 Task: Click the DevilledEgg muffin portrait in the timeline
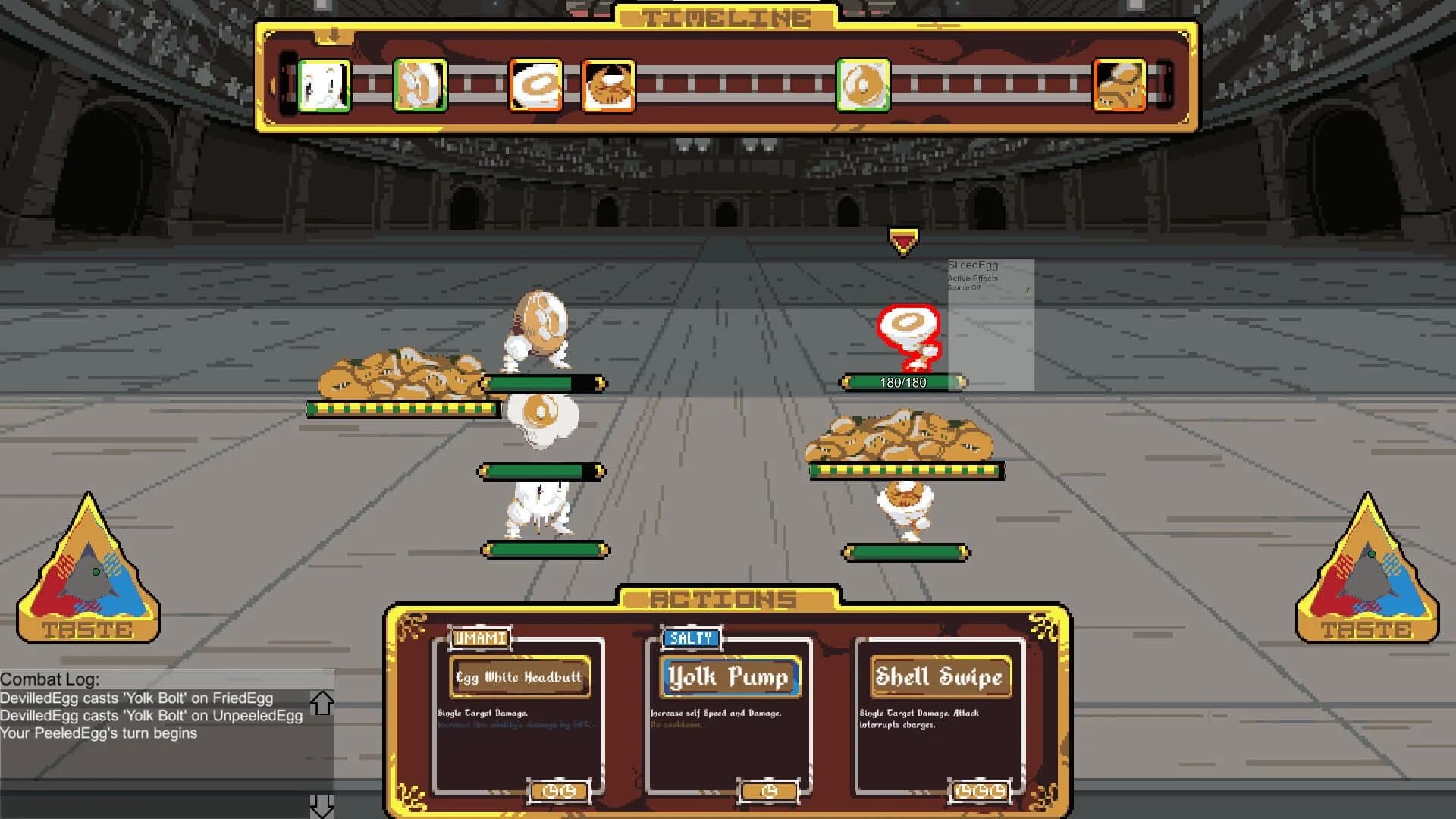[607, 83]
